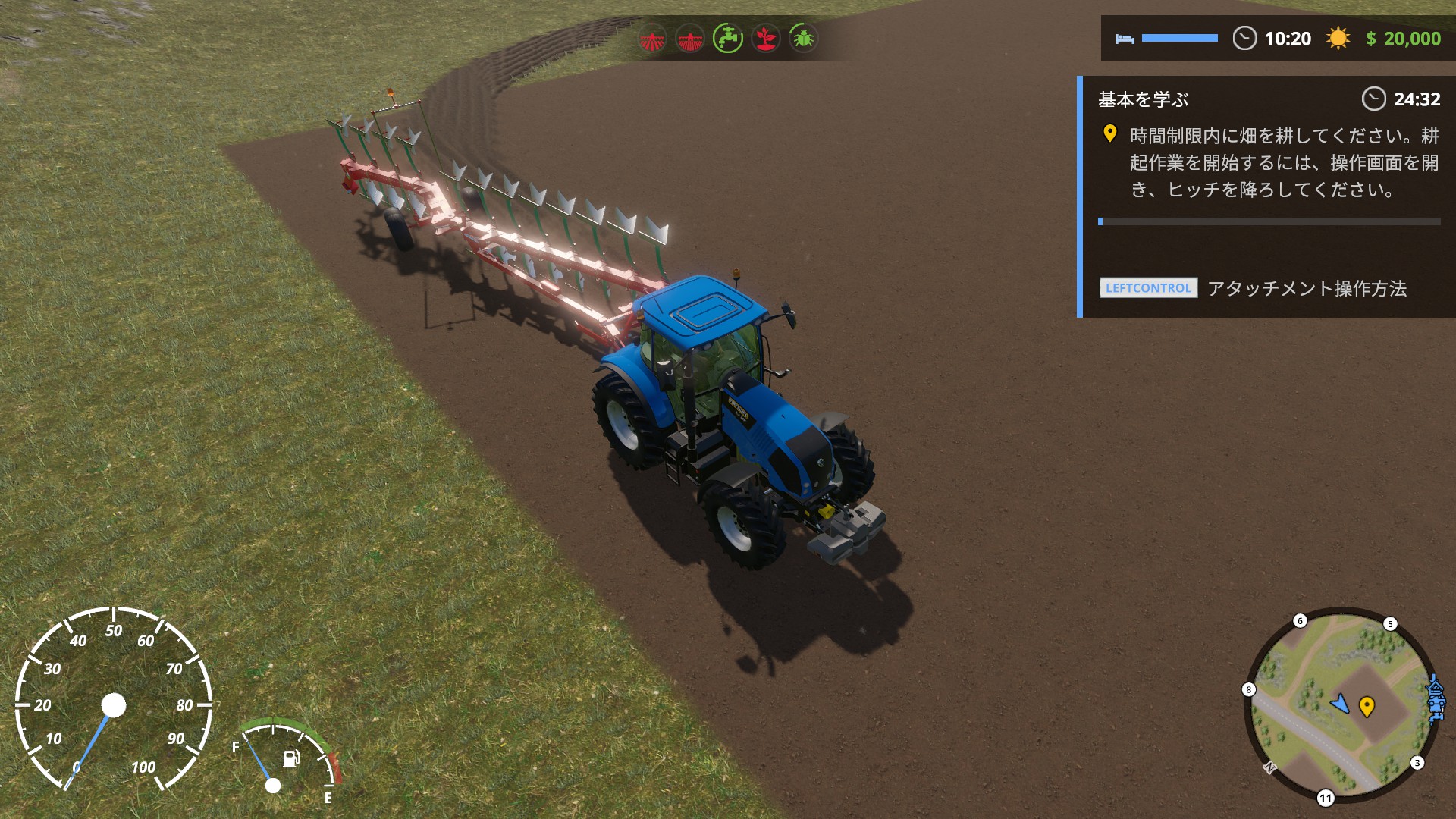Click the clock icon in tutorial panel
Viewport: 1456px width, 819px height.
(1374, 98)
